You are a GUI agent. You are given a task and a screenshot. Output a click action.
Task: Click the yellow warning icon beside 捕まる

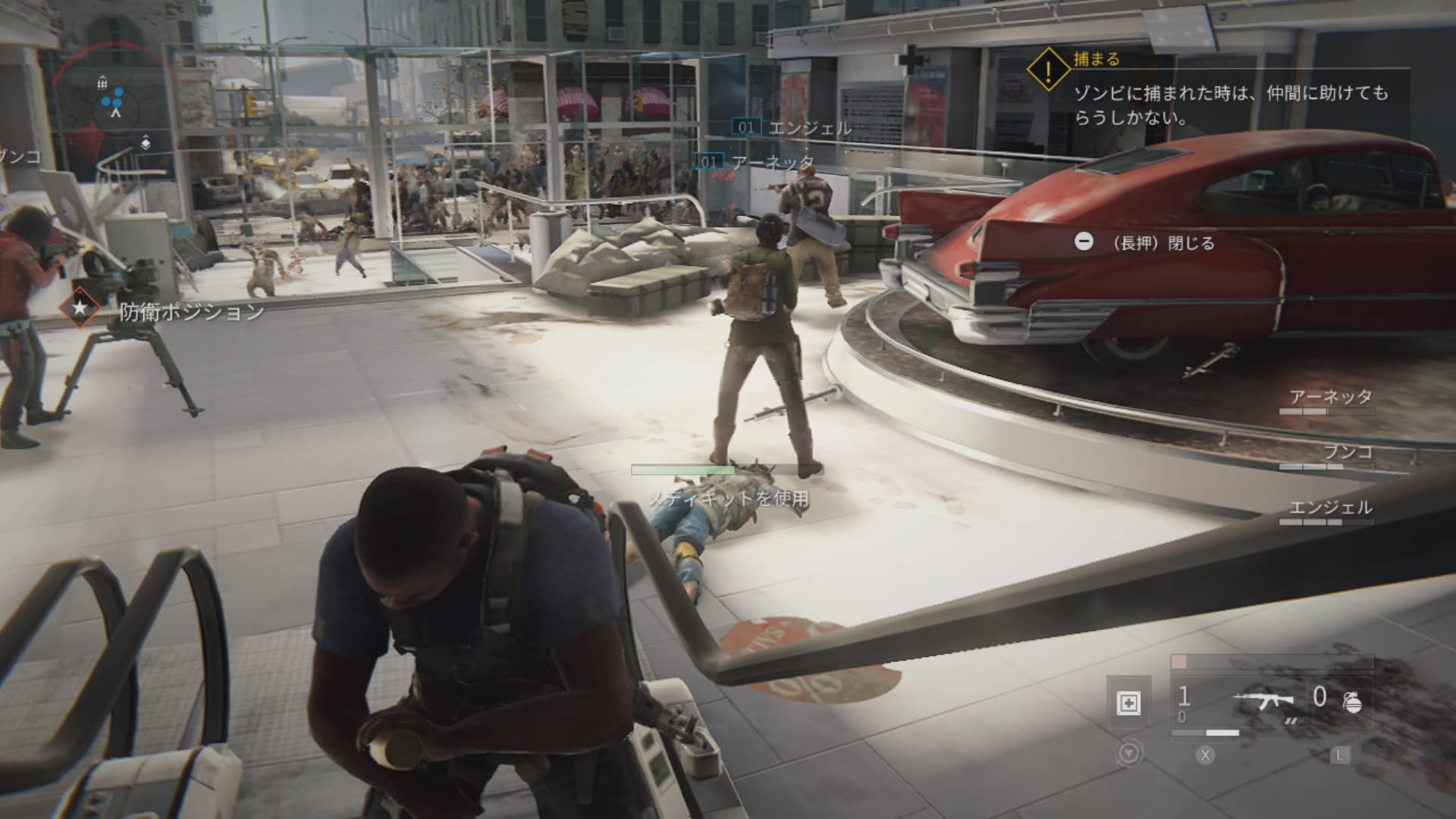click(x=1048, y=70)
